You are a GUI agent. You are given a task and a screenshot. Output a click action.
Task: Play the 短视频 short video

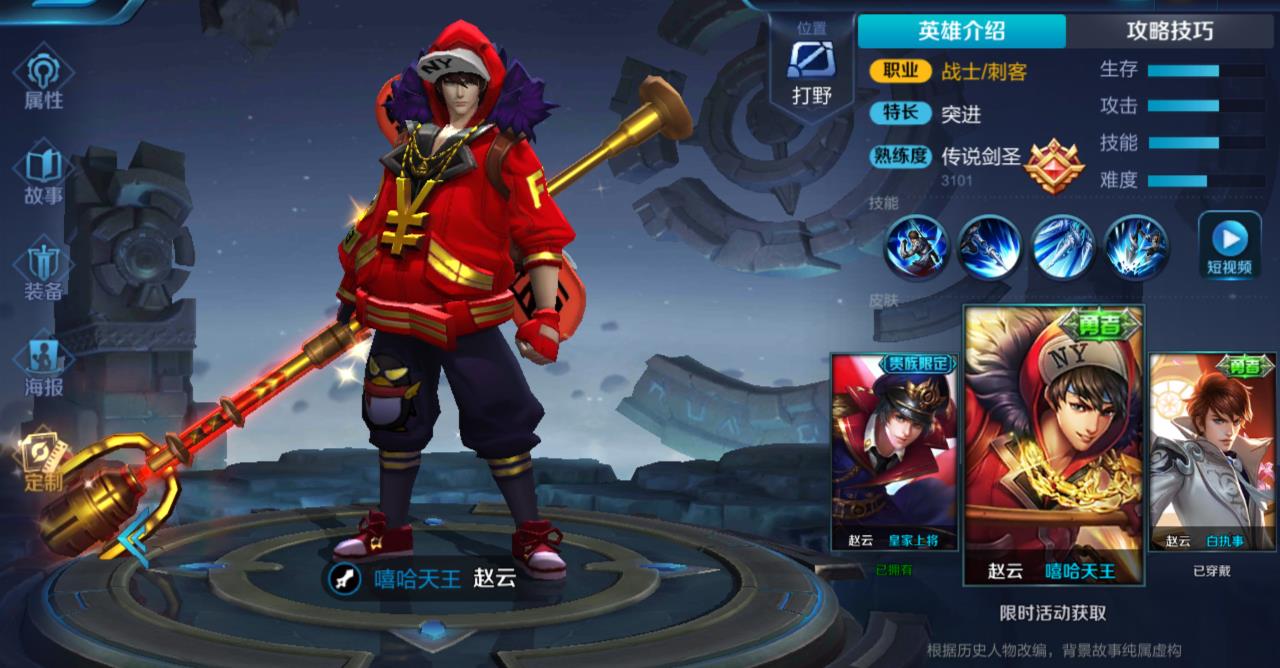coord(1229,246)
